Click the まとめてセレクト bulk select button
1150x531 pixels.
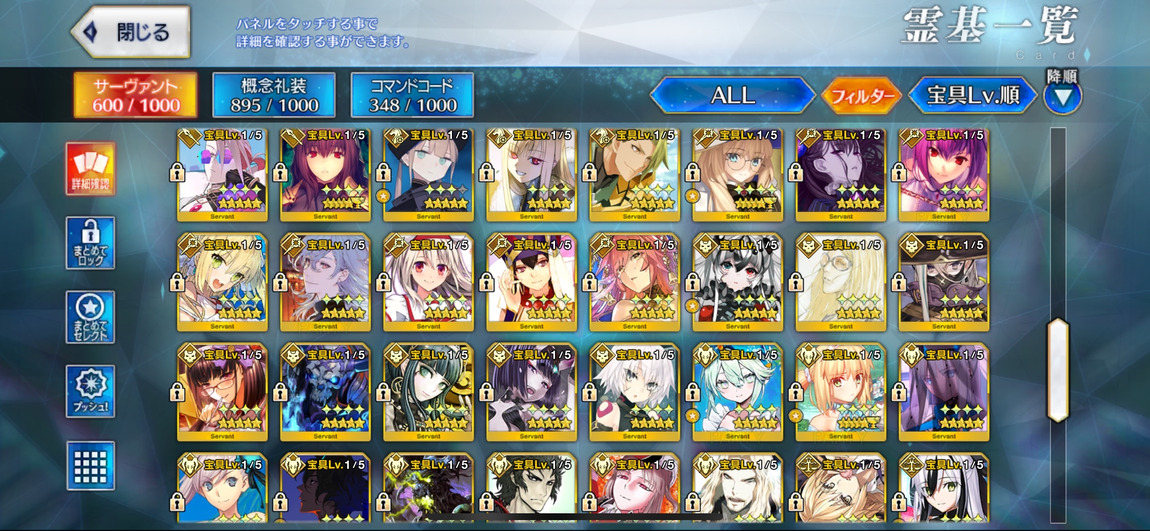coord(90,317)
